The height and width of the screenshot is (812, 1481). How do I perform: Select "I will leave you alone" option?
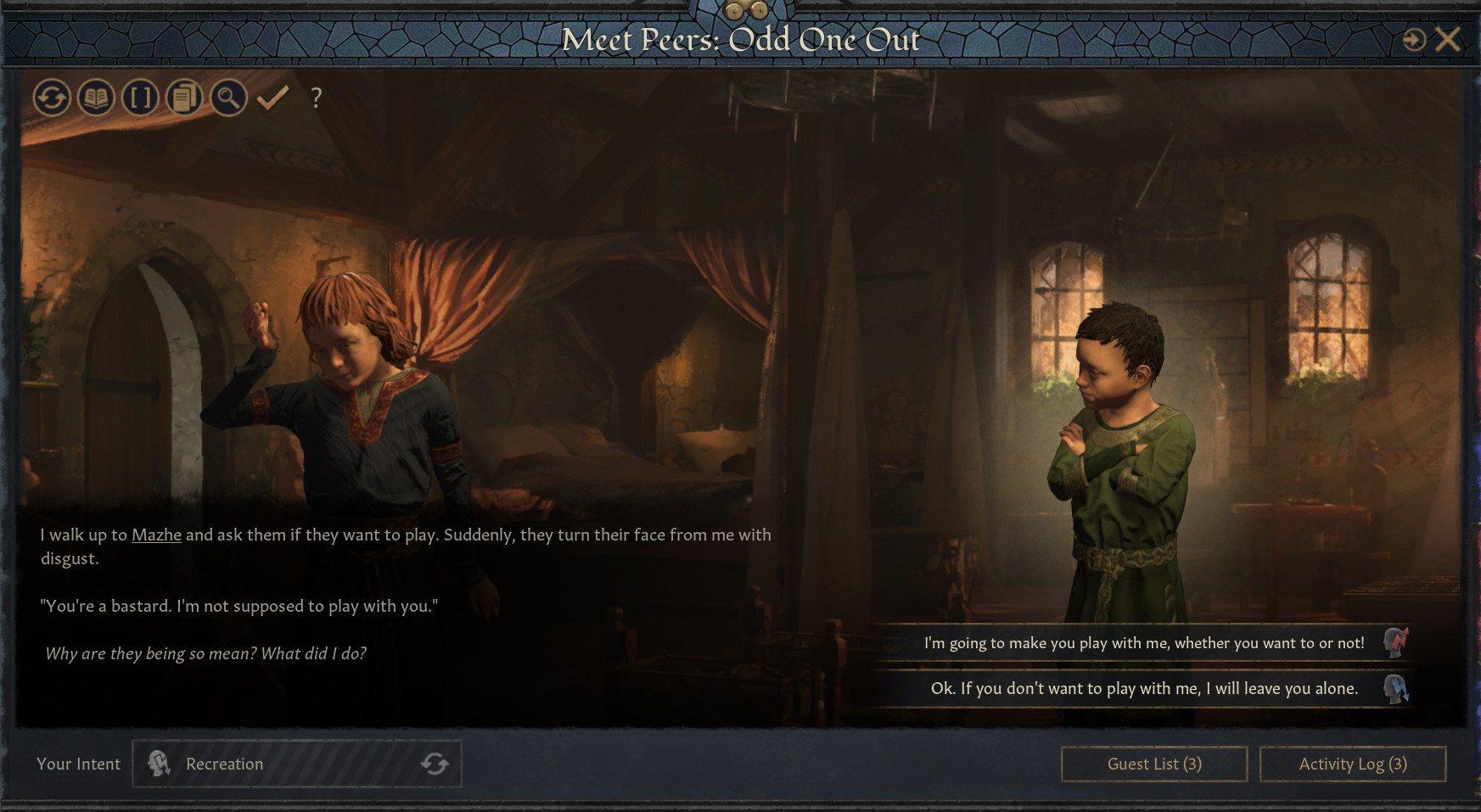1143,689
